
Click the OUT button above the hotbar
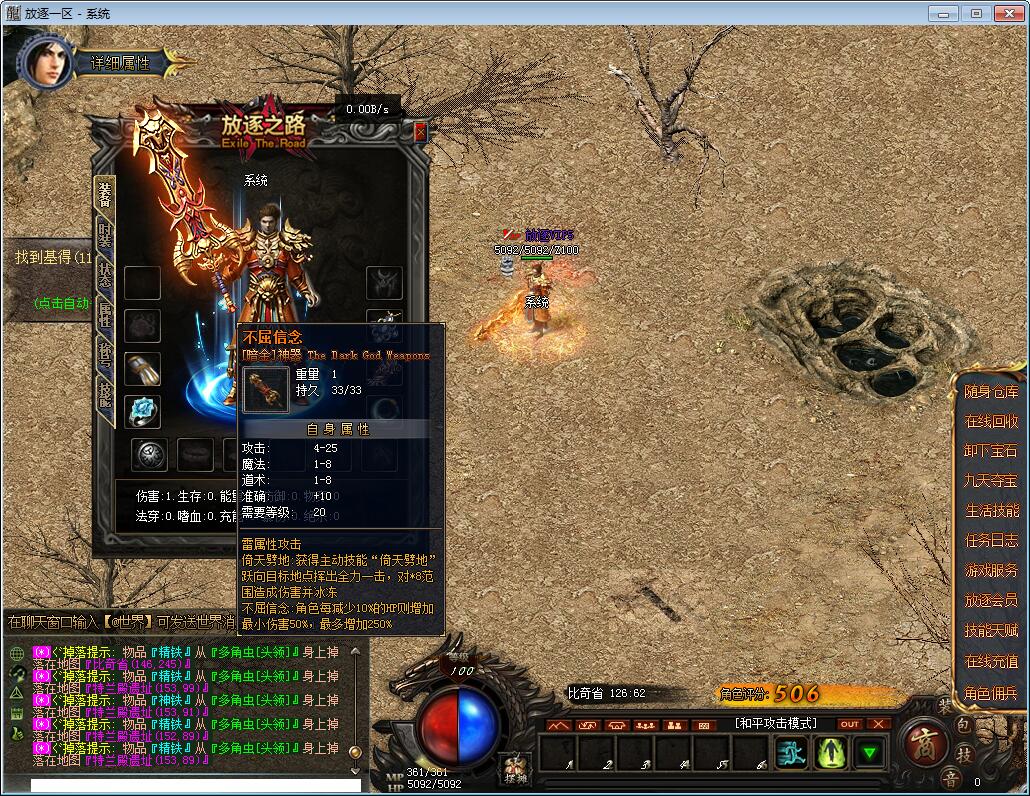(x=849, y=724)
